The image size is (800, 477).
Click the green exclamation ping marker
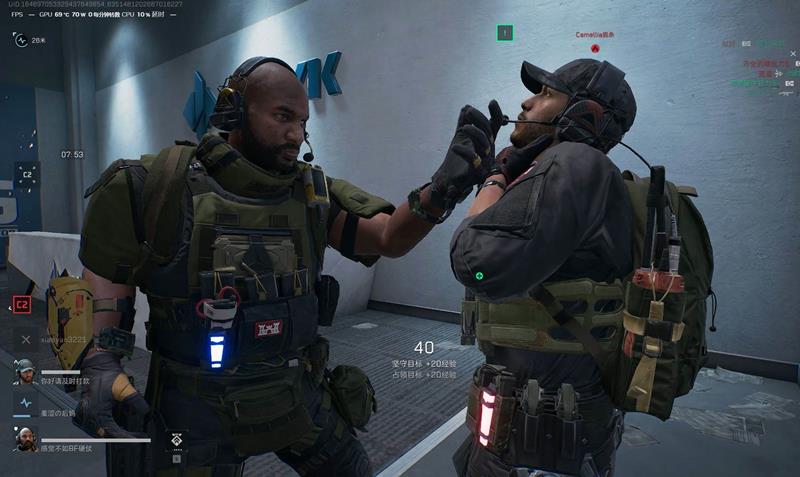[505, 33]
